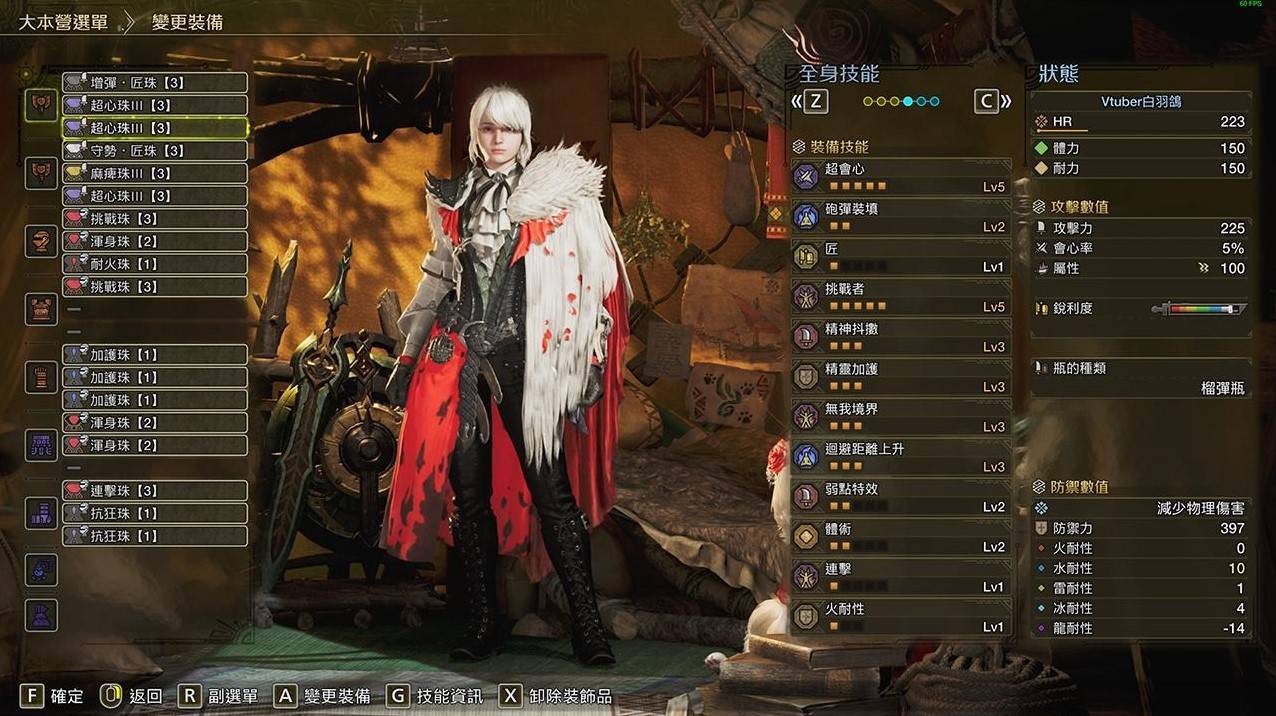
Task: Select the helmet equipment slot icon
Action: point(41,241)
